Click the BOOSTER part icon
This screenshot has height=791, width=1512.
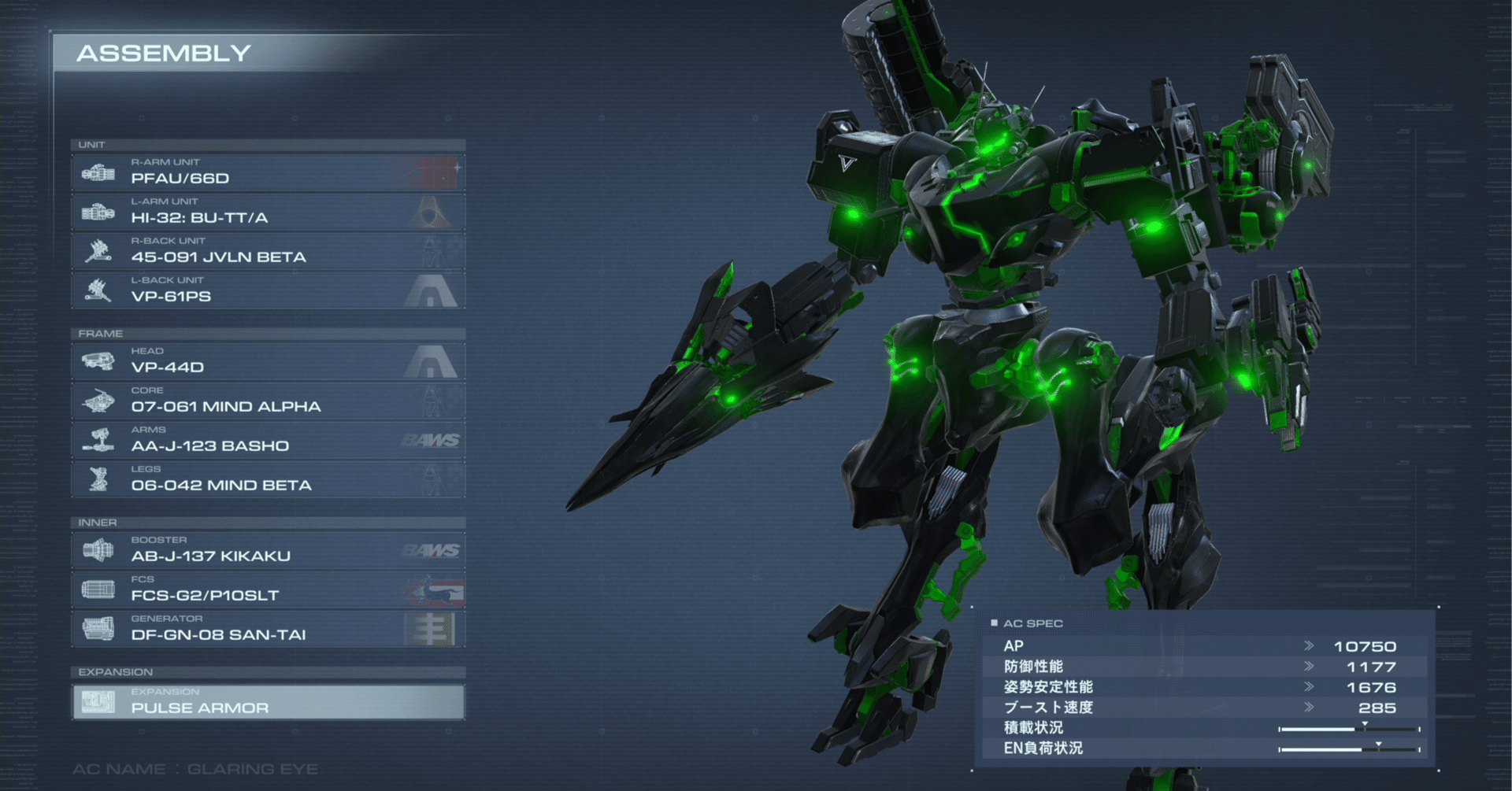[98, 550]
